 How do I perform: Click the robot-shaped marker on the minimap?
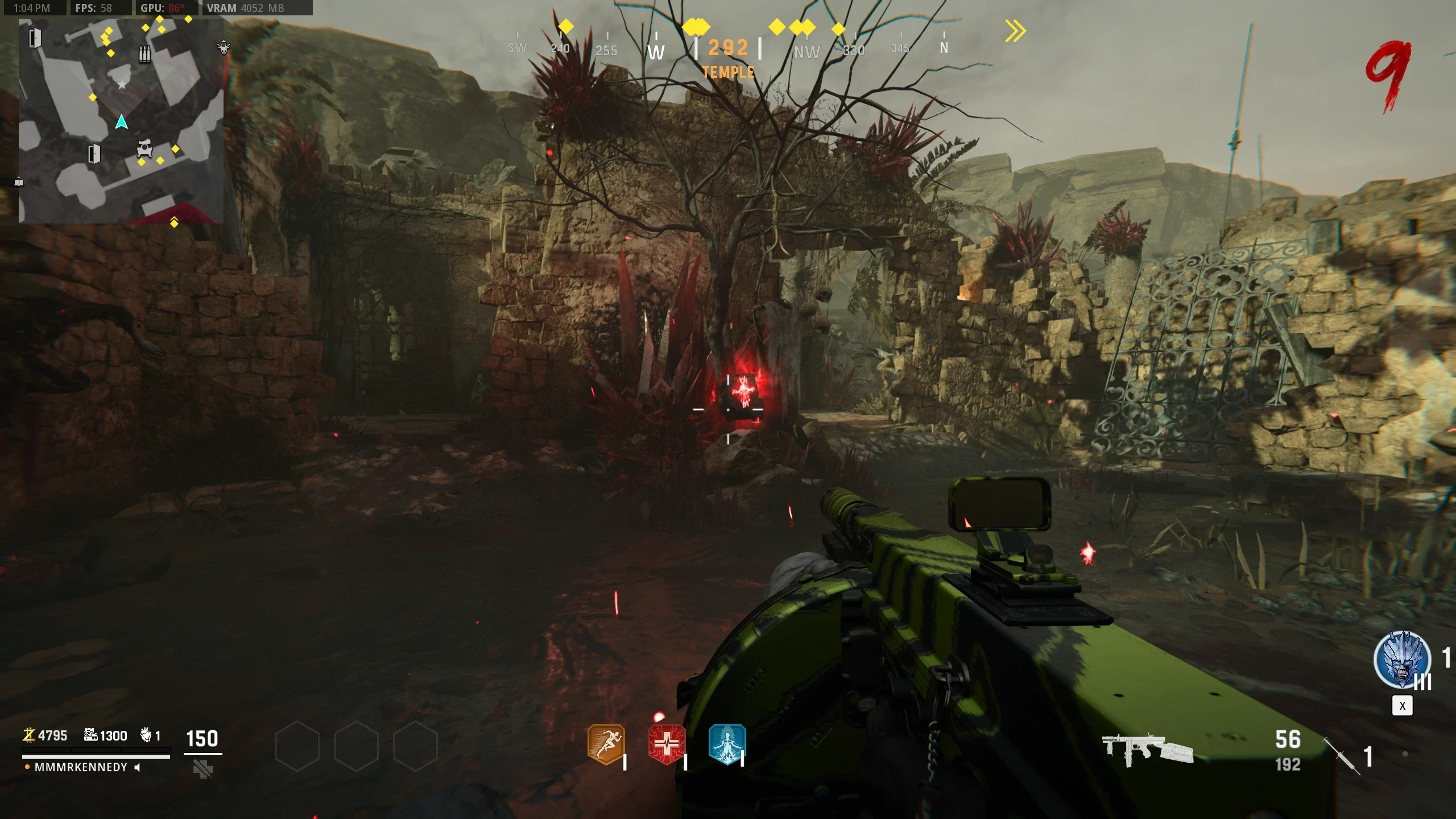click(x=144, y=149)
